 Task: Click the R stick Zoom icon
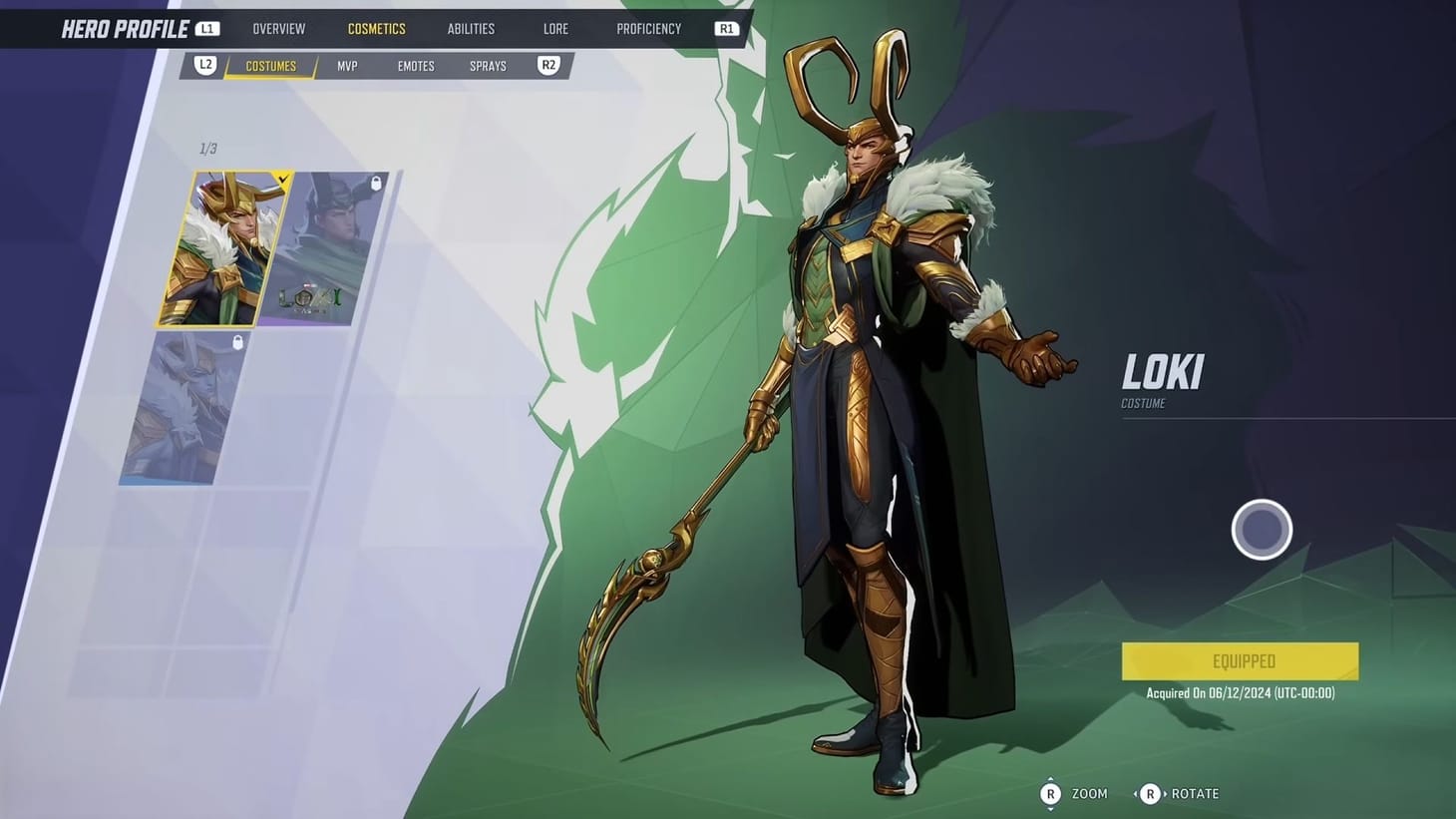[1050, 794]
